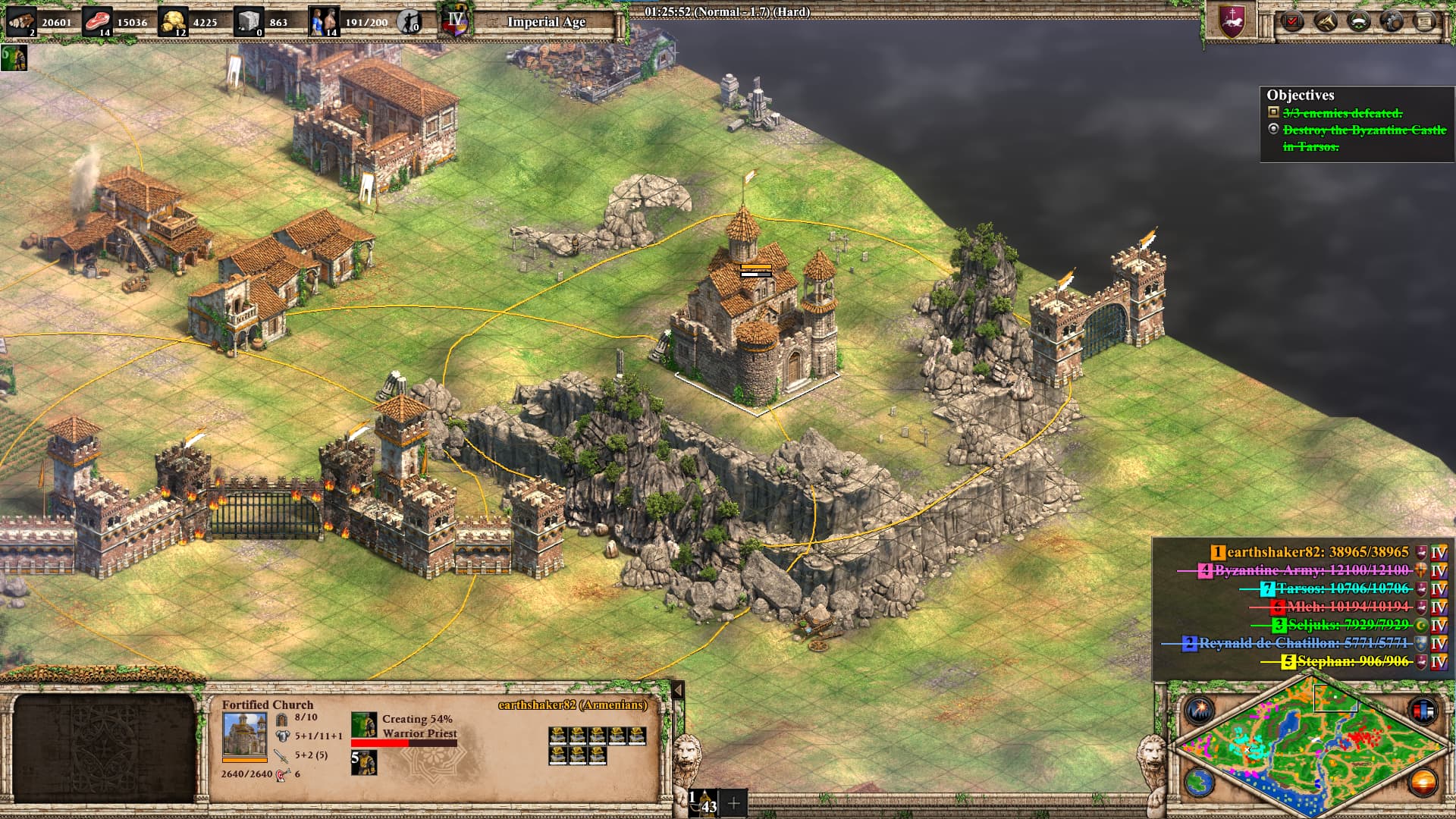Select control group 1 with 43 units
Screen dimensions: 1456x819
click(x=703, y=803)
